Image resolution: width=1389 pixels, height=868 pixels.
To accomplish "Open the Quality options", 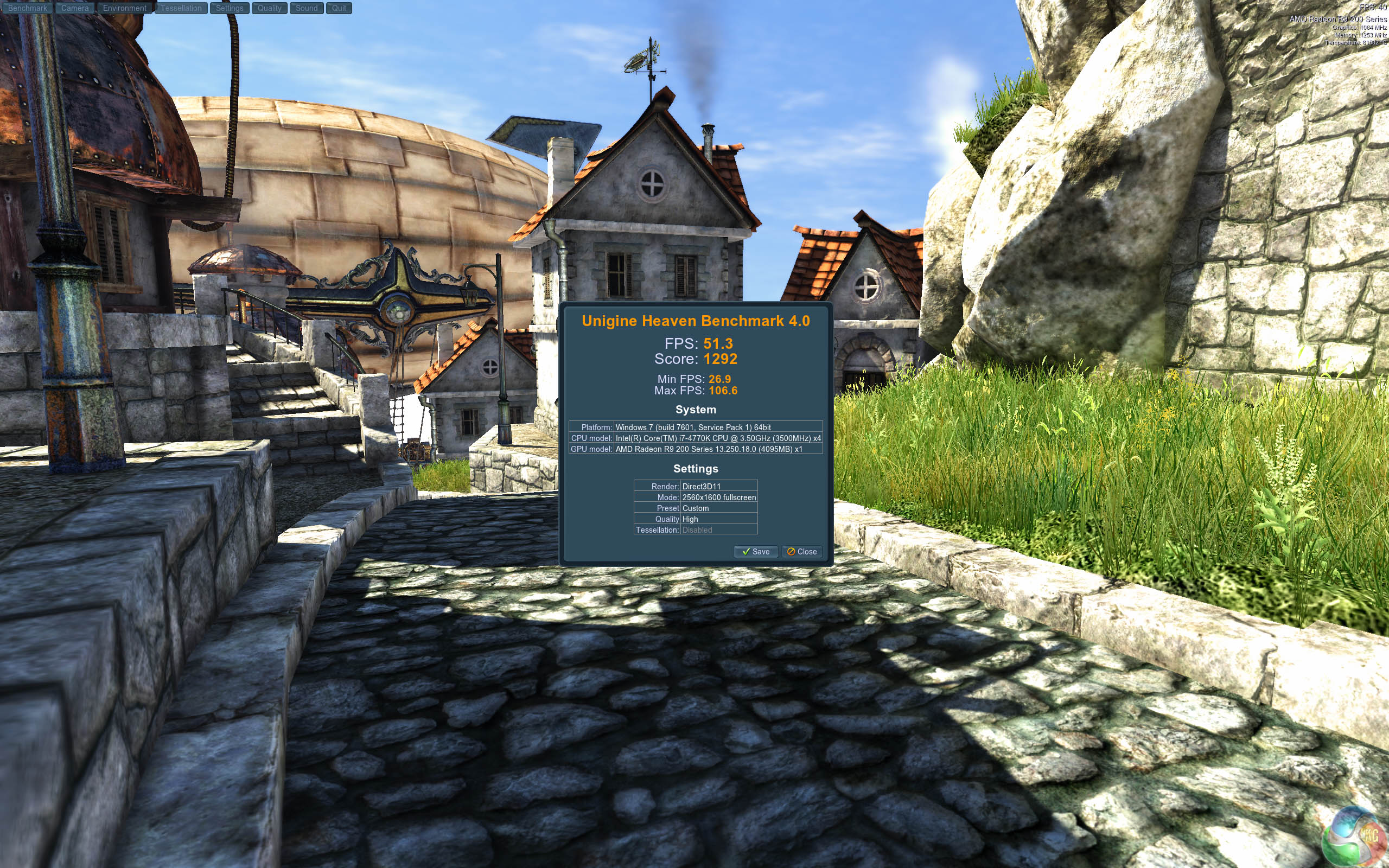I will click(269, 8).
